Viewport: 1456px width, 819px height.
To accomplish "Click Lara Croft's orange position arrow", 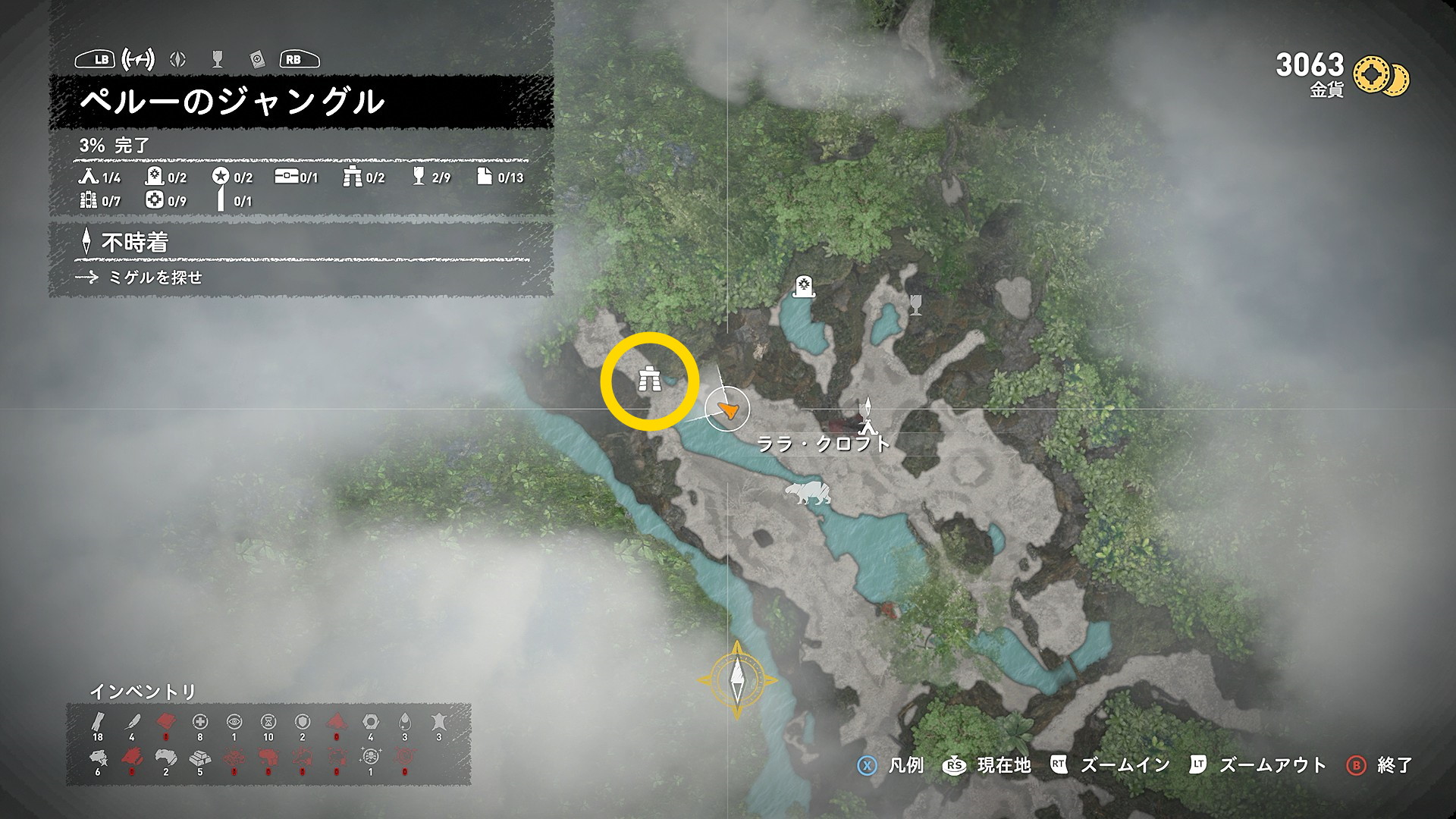I will point(728,409).
